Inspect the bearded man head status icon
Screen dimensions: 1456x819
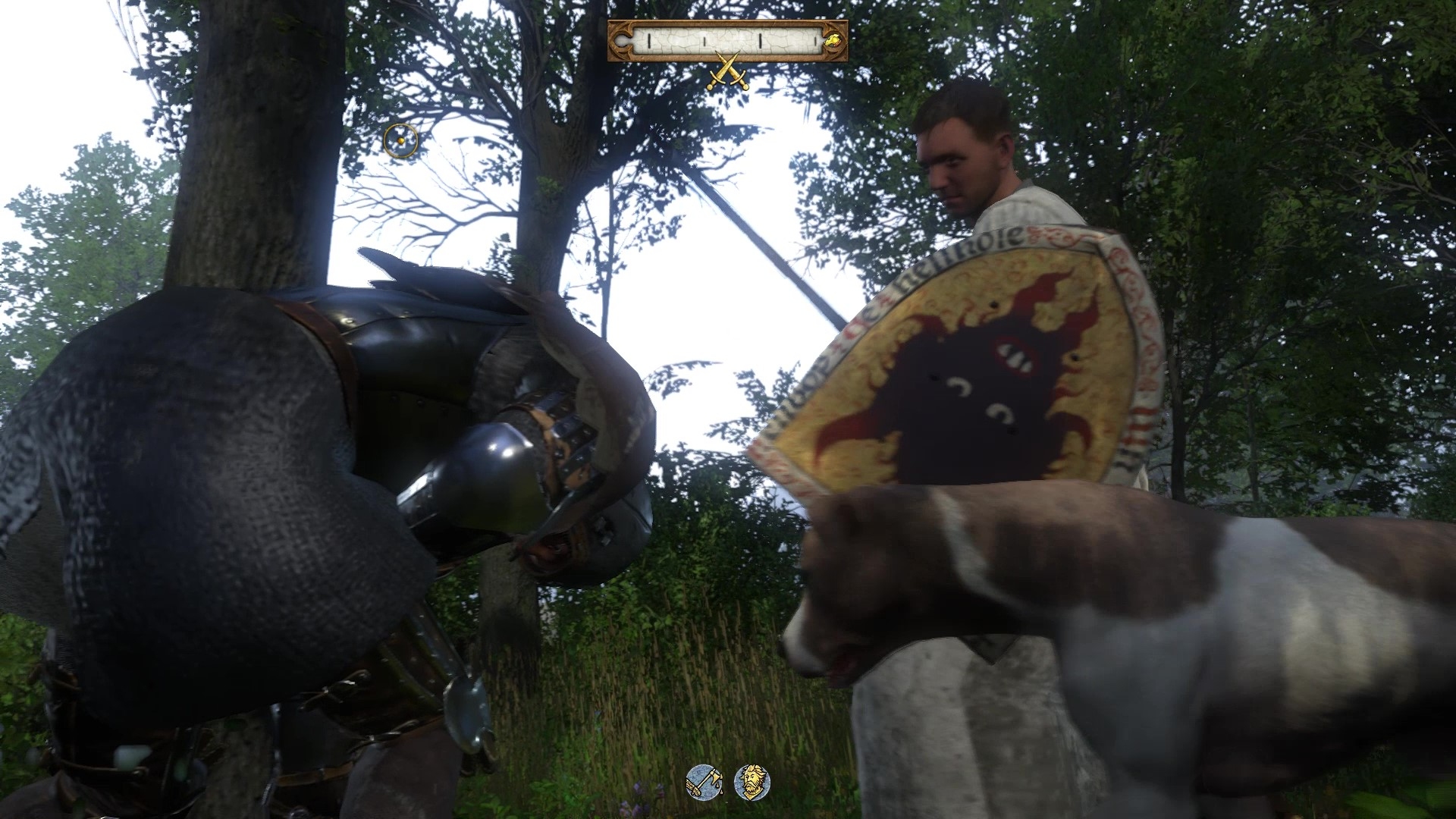click(x=752, y=781)
